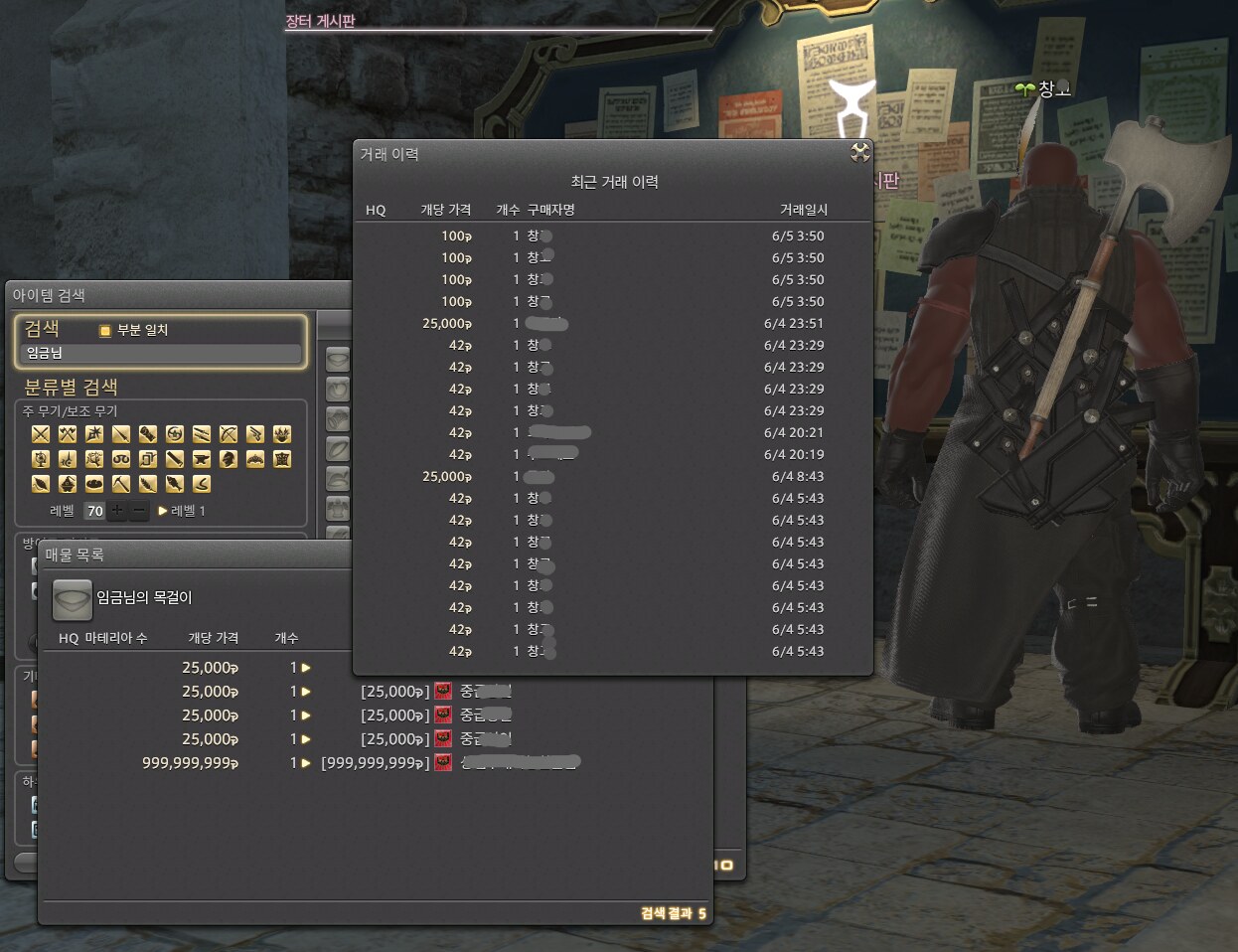
Task: Open the goggles tool category icon
Action: pyautogui.click(x=121, y=459)
